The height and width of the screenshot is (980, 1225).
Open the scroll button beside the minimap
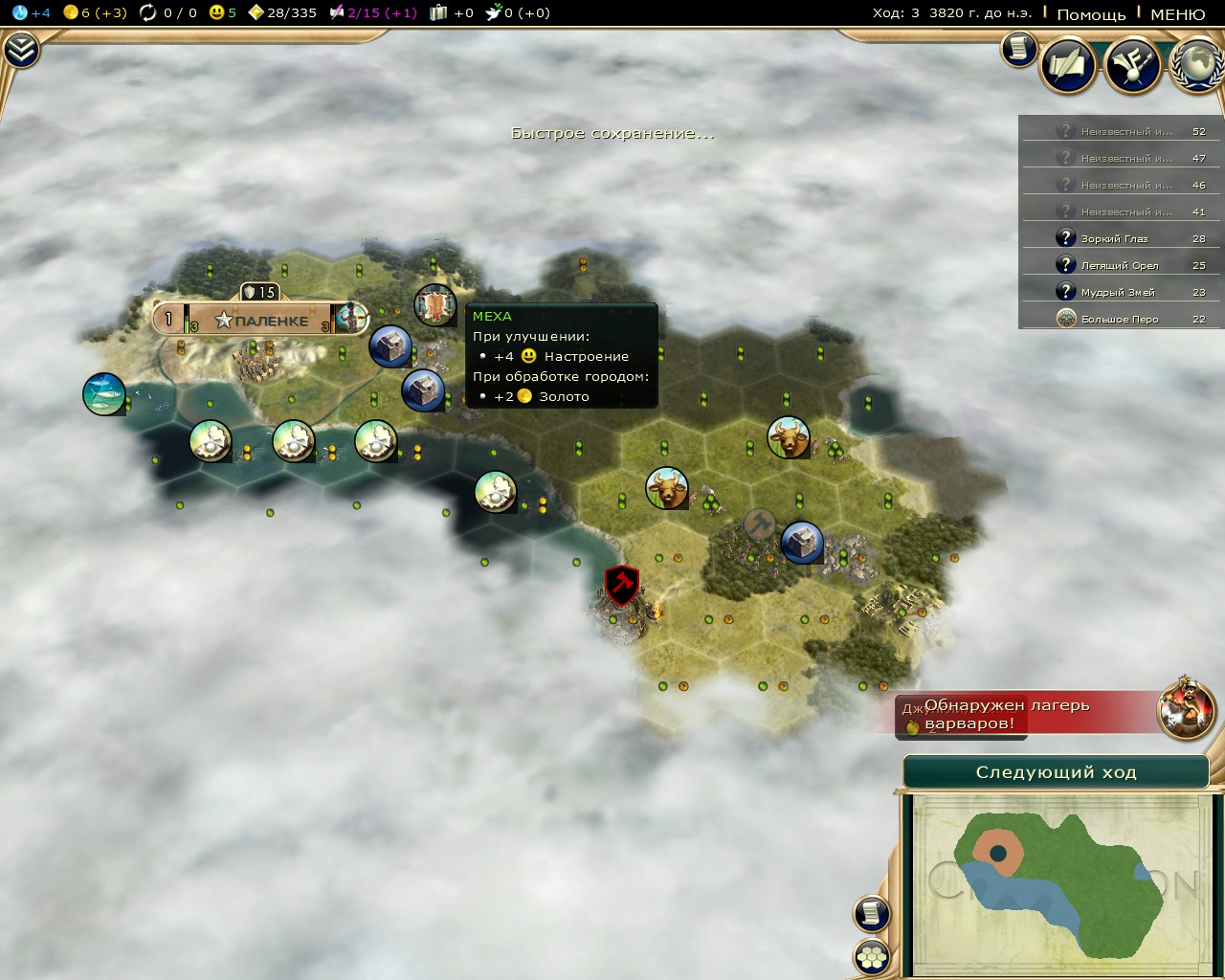[872, 913]
